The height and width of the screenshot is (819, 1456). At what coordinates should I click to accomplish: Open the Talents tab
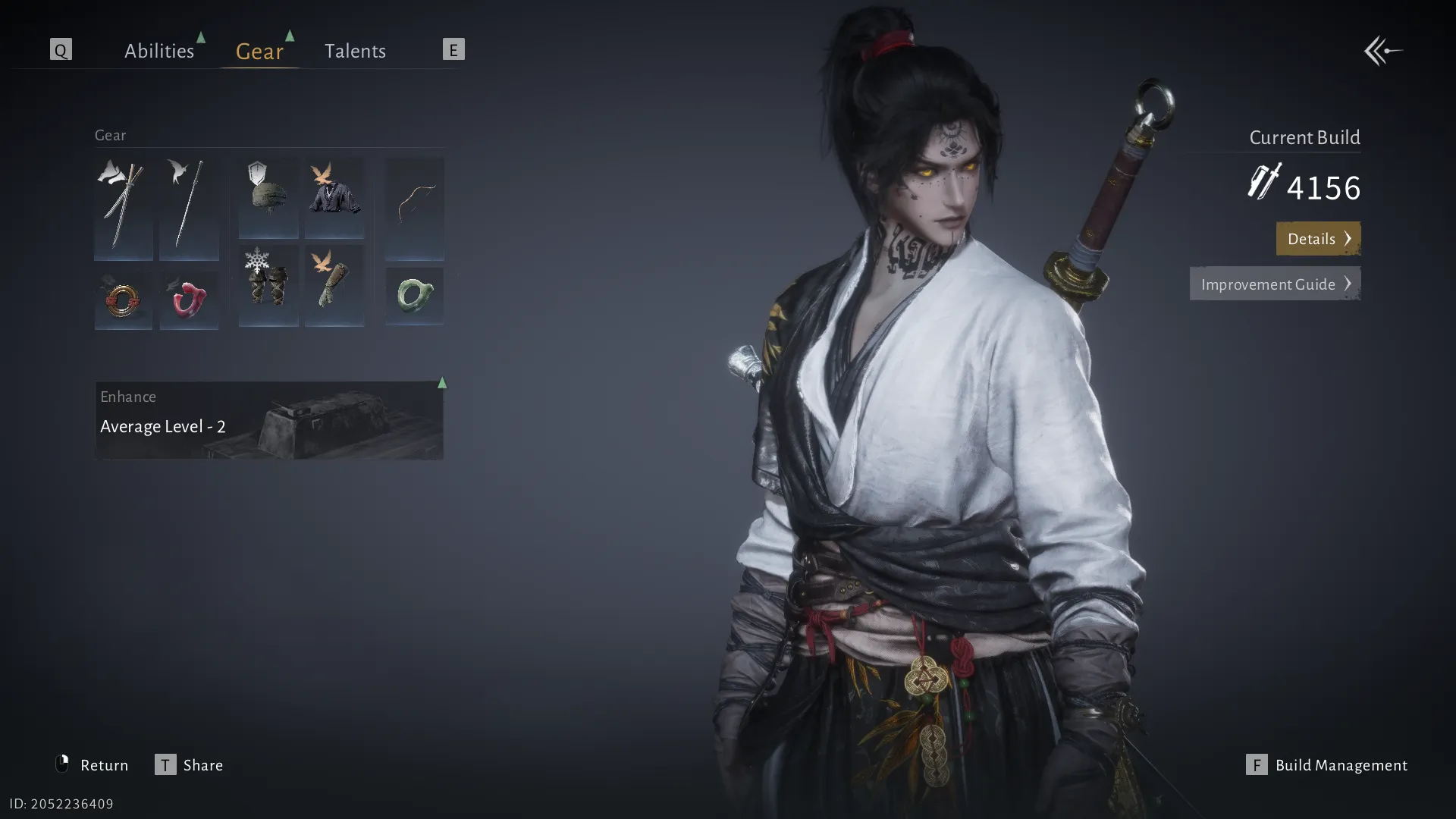(x=355, y=51)
